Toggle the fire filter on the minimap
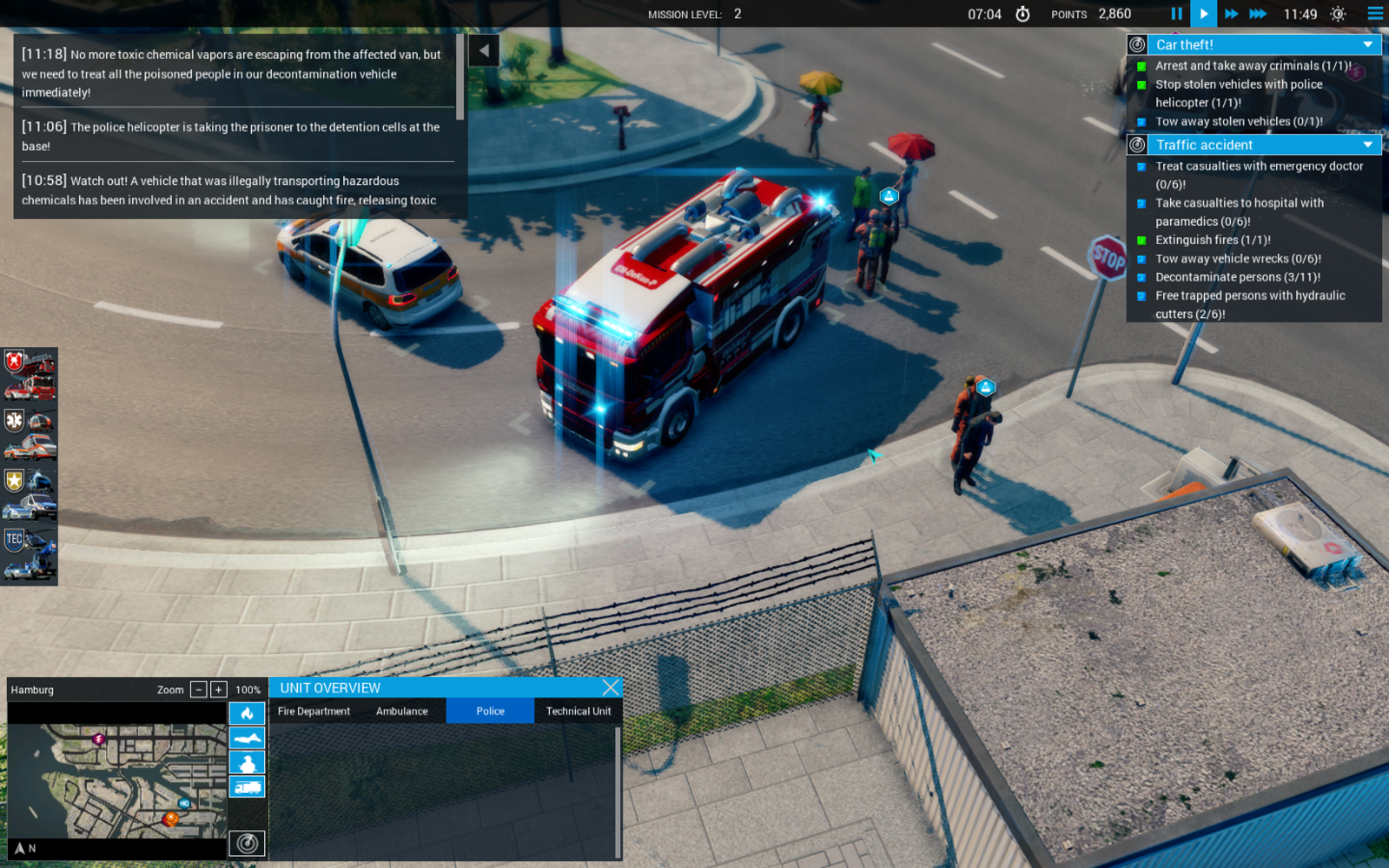 tap(247, 714)
